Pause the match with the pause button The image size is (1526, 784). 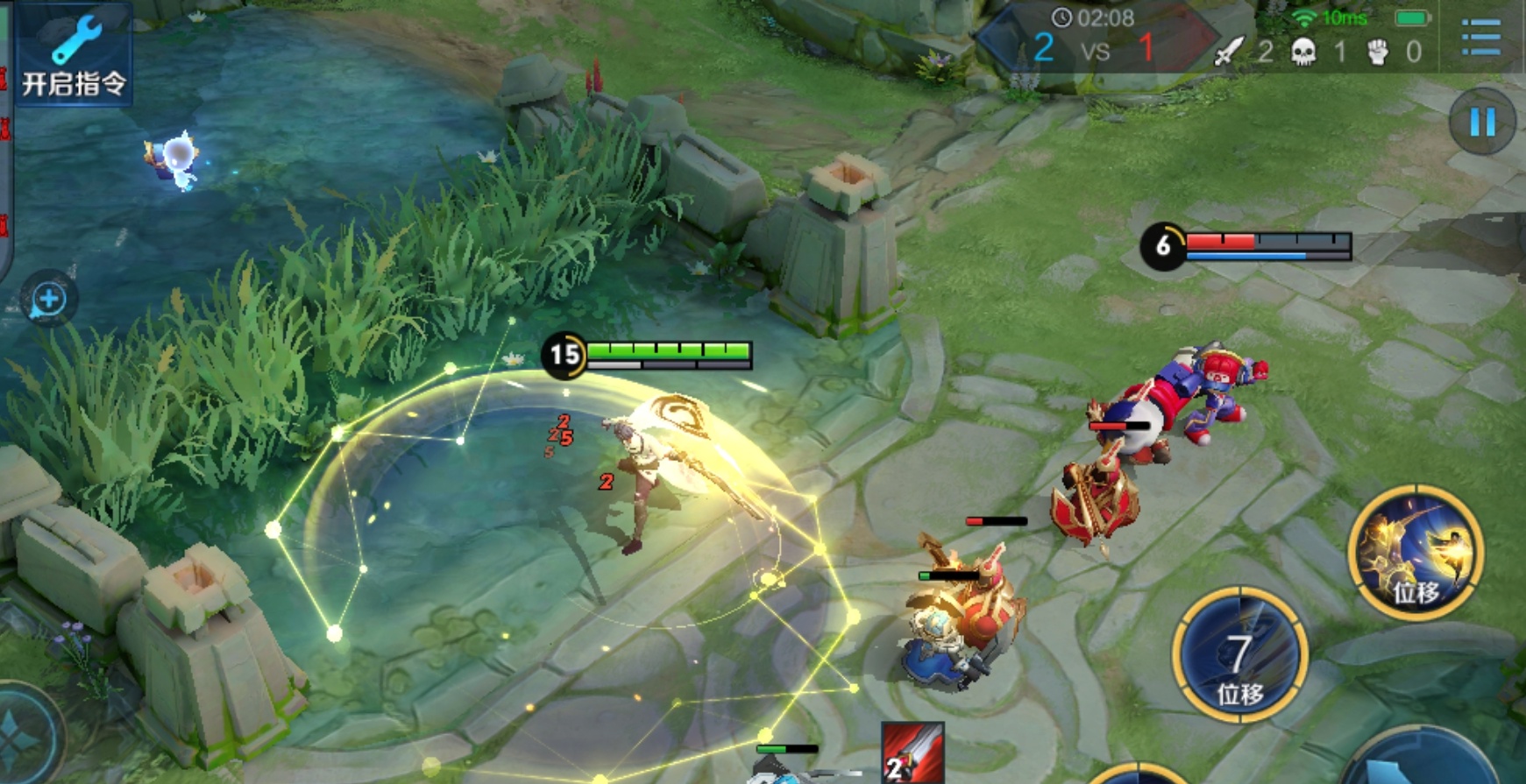[1481, 122]
